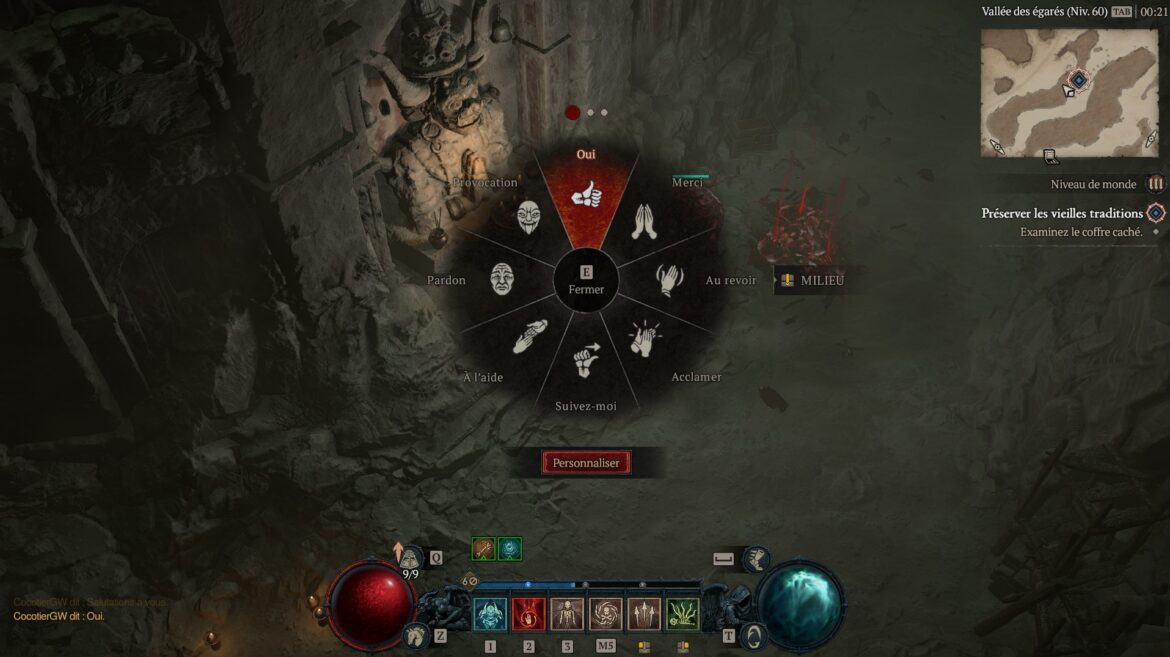Use the red hand skill
The image size is (1170, 657).
tap(529, 614)
